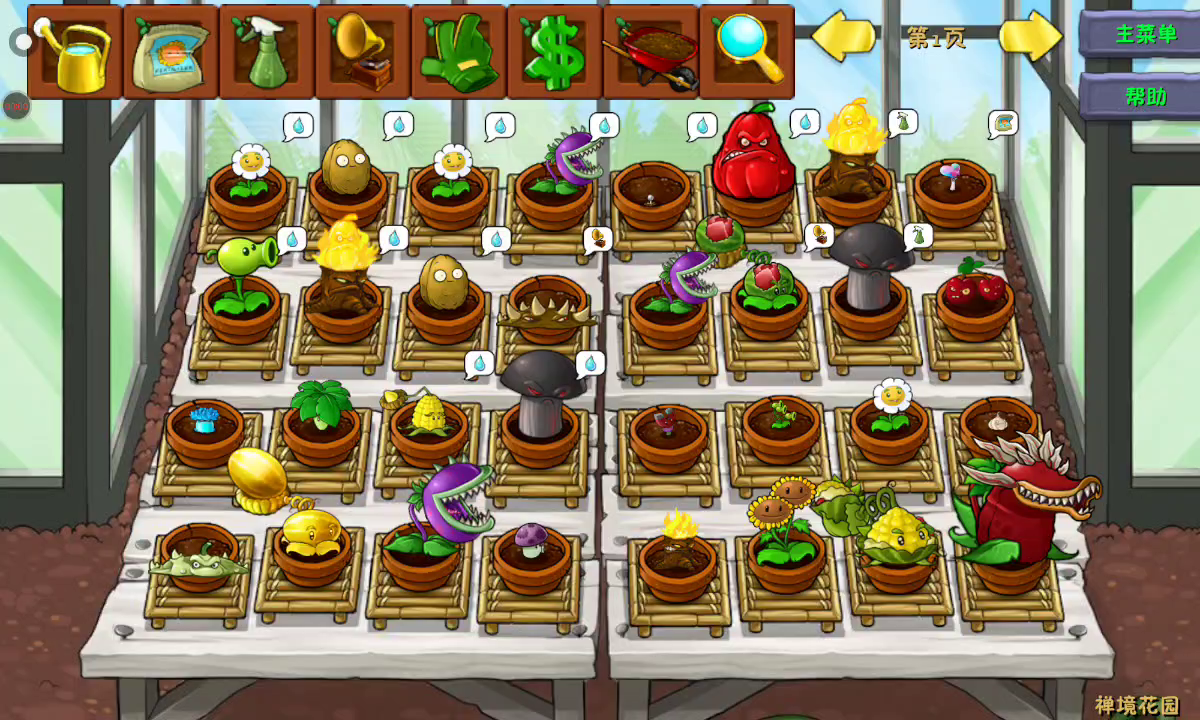Select the golden watering can tool
The width and height of the screenshot is (1200, 720).
click(76, 52)
